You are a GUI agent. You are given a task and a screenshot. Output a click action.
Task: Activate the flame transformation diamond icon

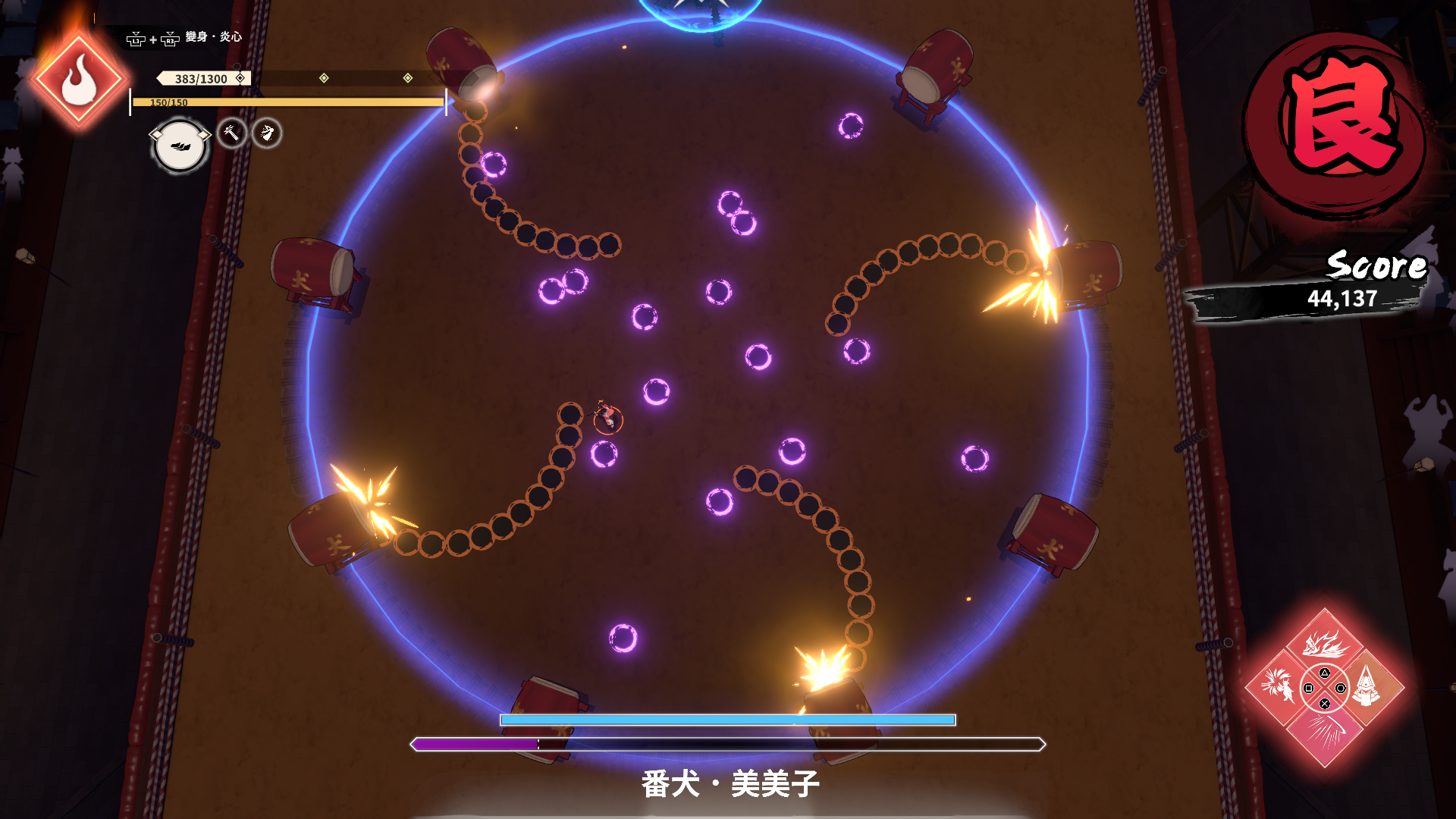(78, 80)
